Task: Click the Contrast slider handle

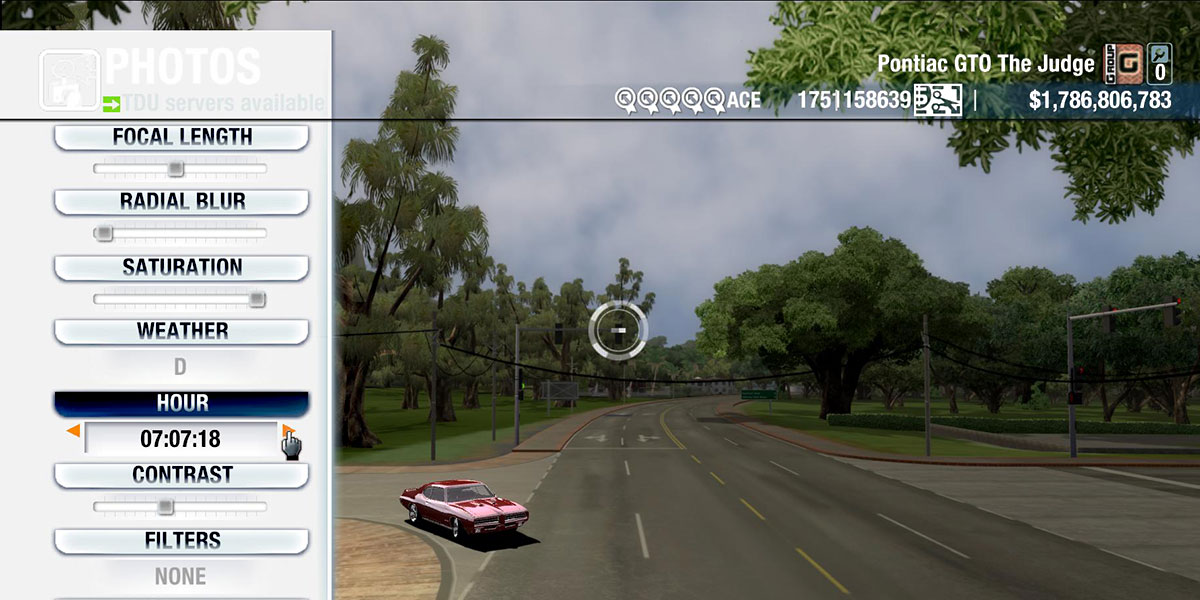Action: (165, 507)
